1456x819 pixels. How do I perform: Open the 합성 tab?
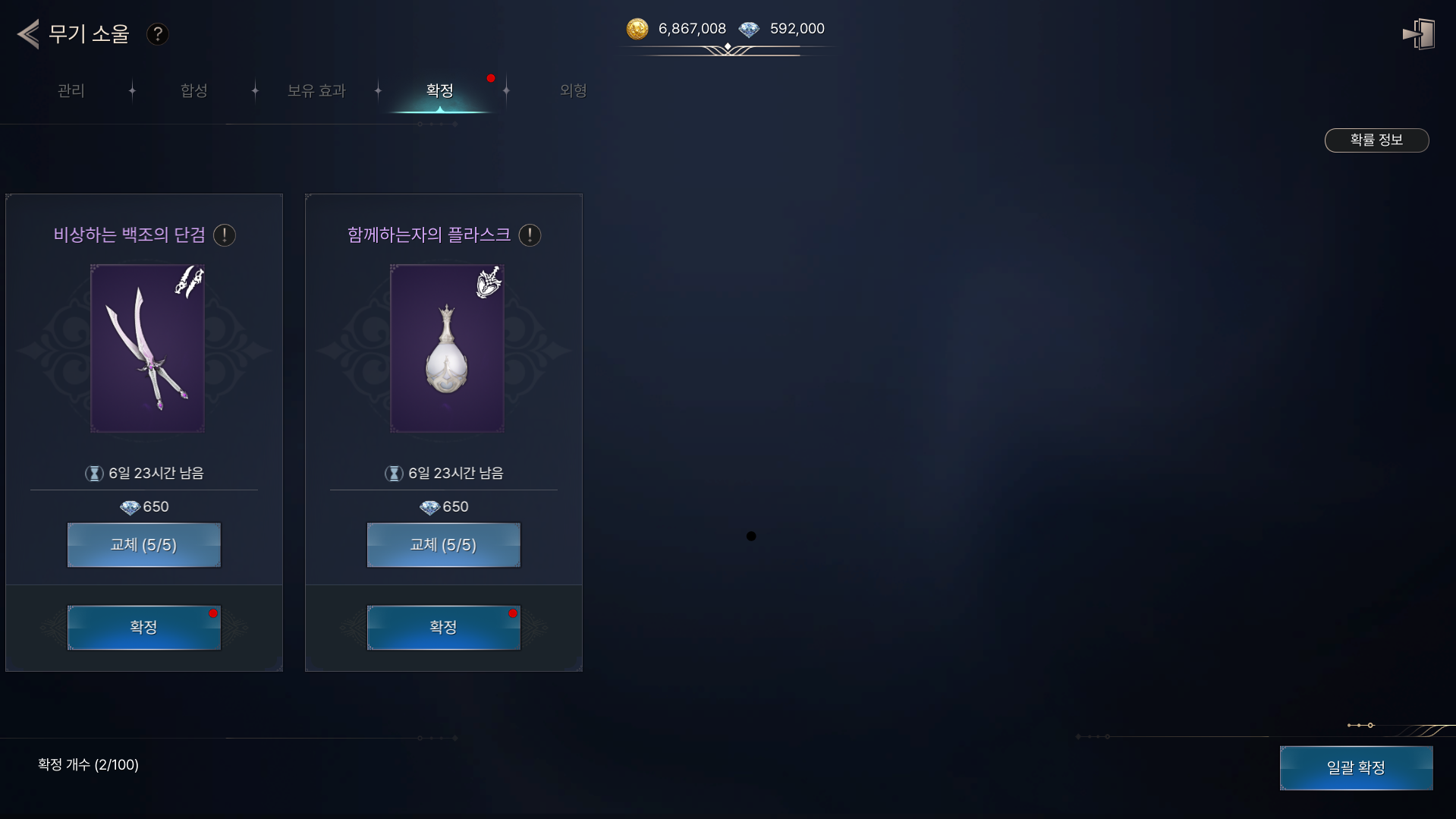coord(194,91)
